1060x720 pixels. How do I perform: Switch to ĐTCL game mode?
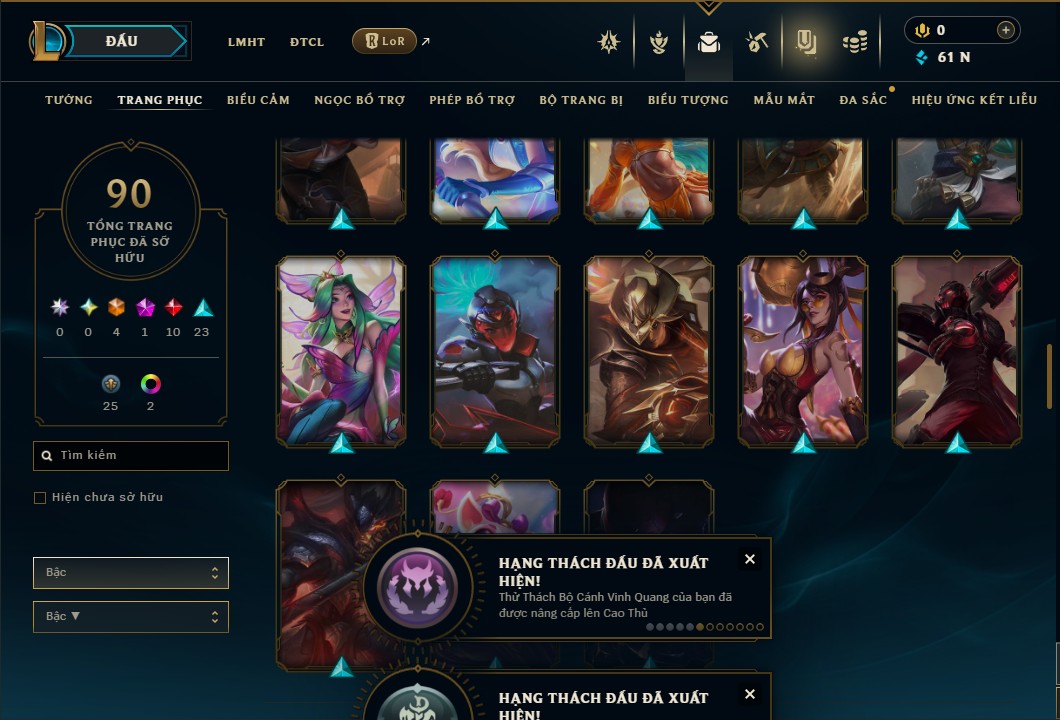tap(307, 42)
